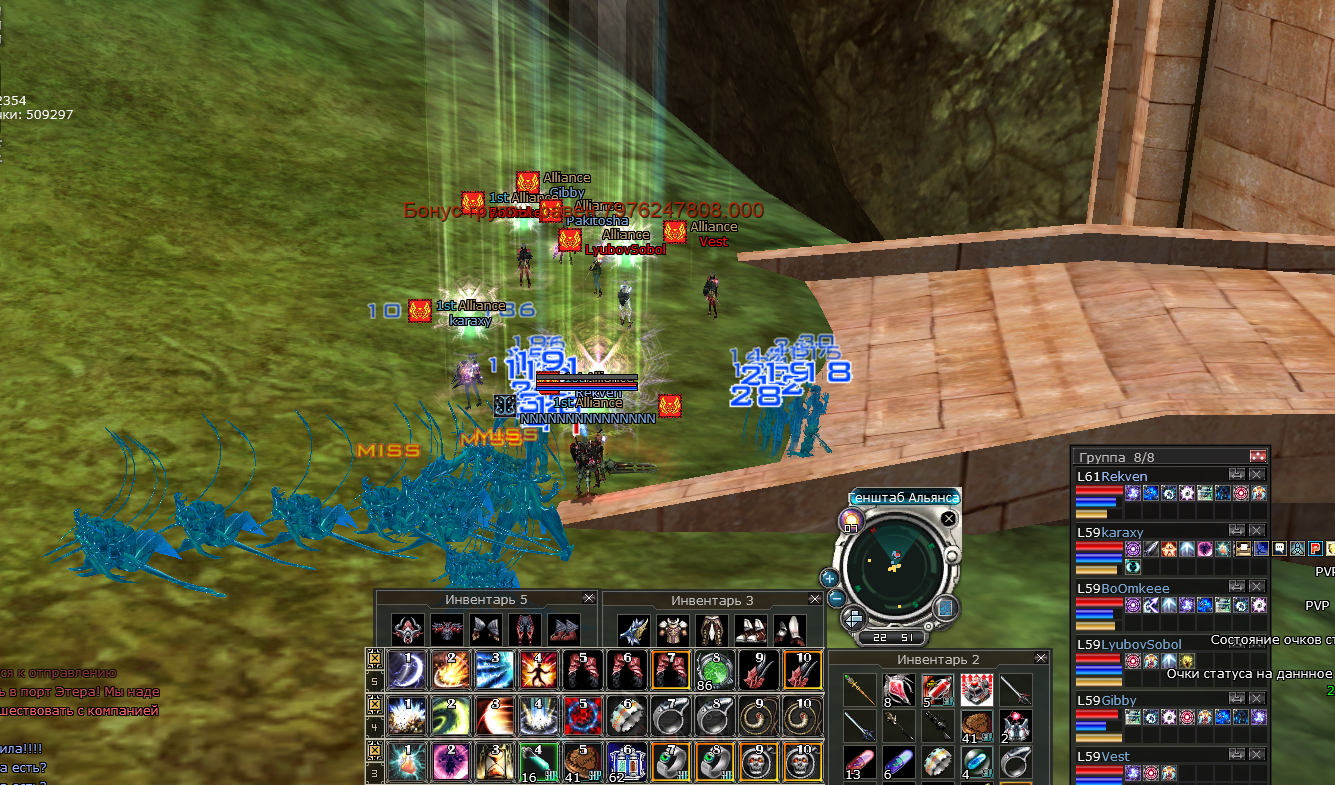
Task: Click the circular radar minimap
Action: [894, 566]
